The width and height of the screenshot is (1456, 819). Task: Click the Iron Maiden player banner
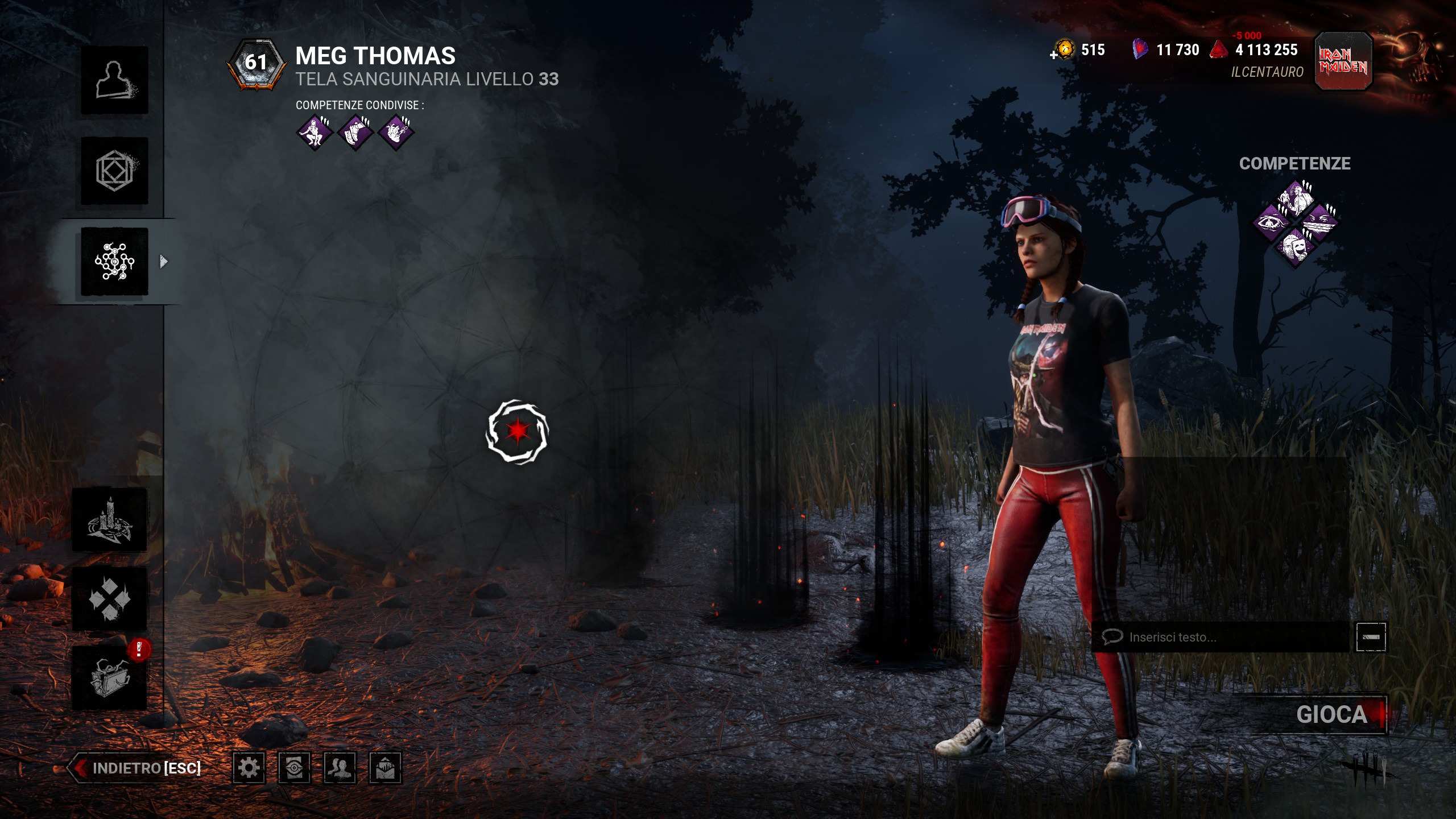(1343, 61)
